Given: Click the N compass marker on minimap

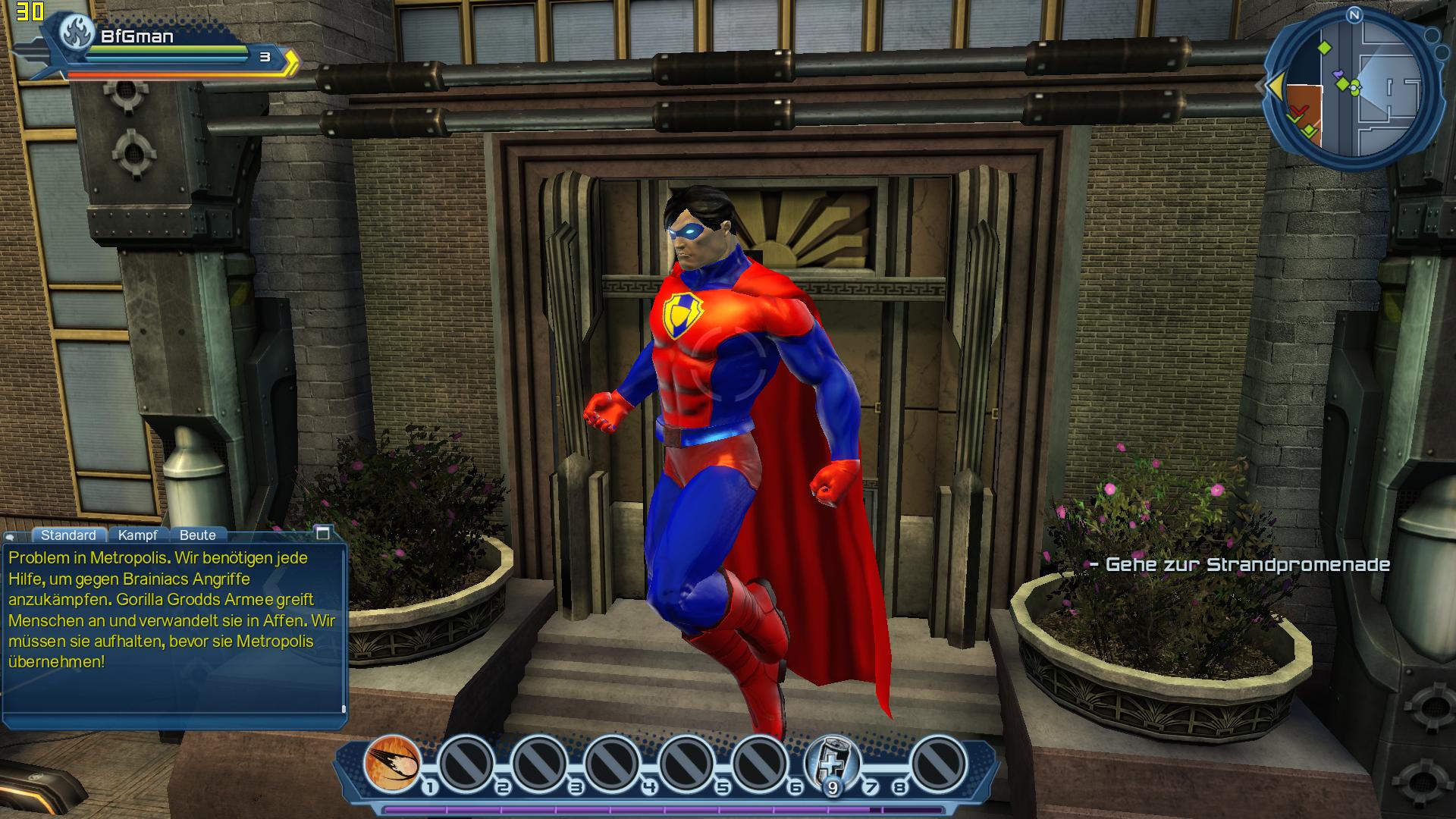Looking at the screenshot, I should click(1354, 15).
